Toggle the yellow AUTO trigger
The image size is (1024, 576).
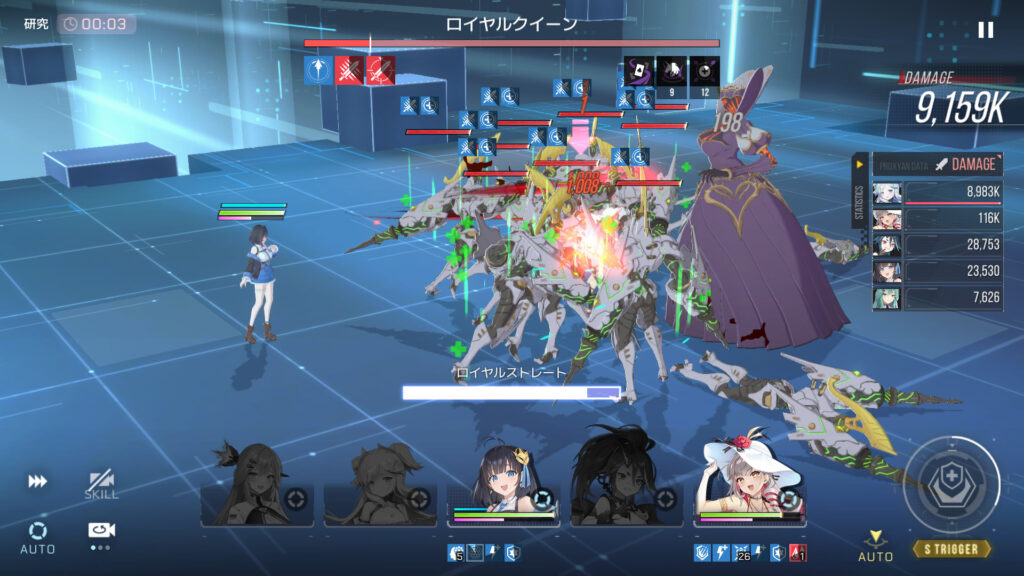tap(876, 545)
